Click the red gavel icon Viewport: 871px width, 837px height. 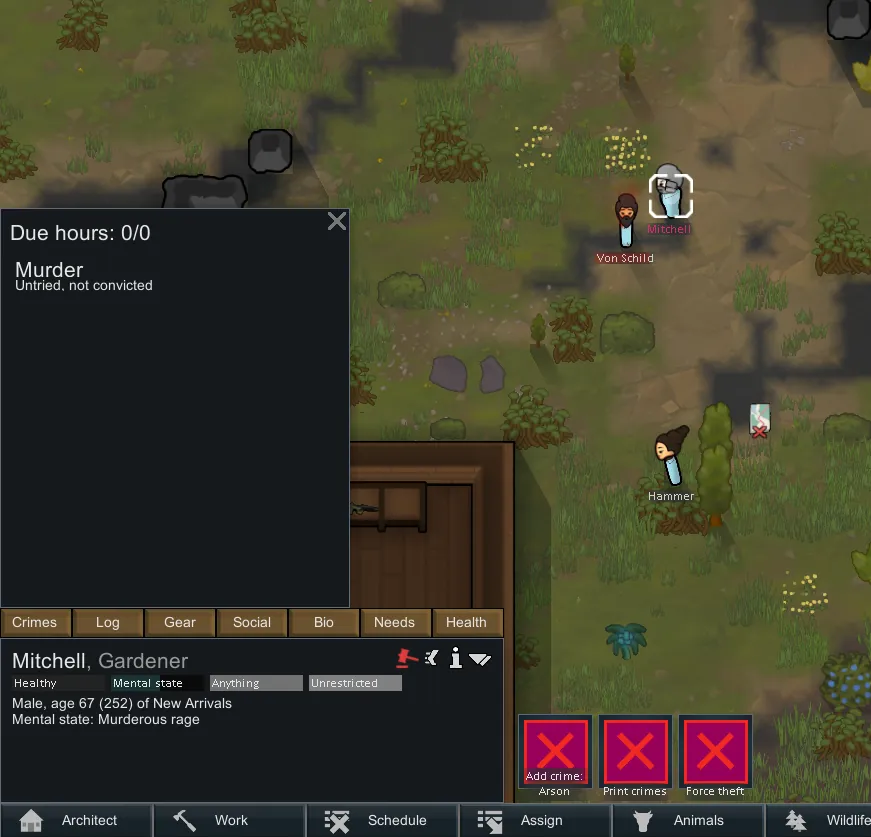coord(406,658)
